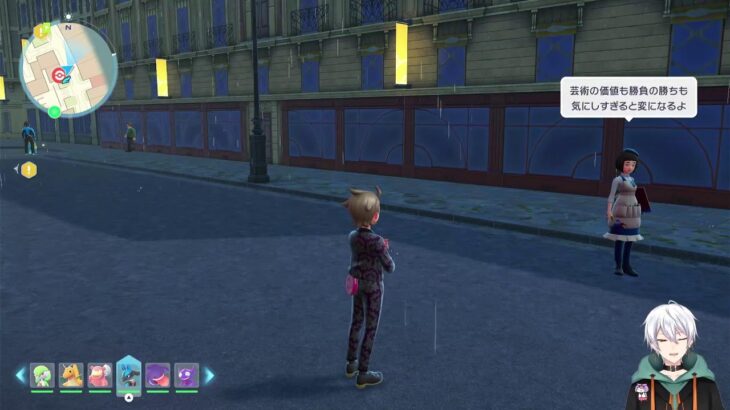Click the green dot marker on minimap
The height and width of the screenshot is (410, 730).
click(x=54, y=111)
